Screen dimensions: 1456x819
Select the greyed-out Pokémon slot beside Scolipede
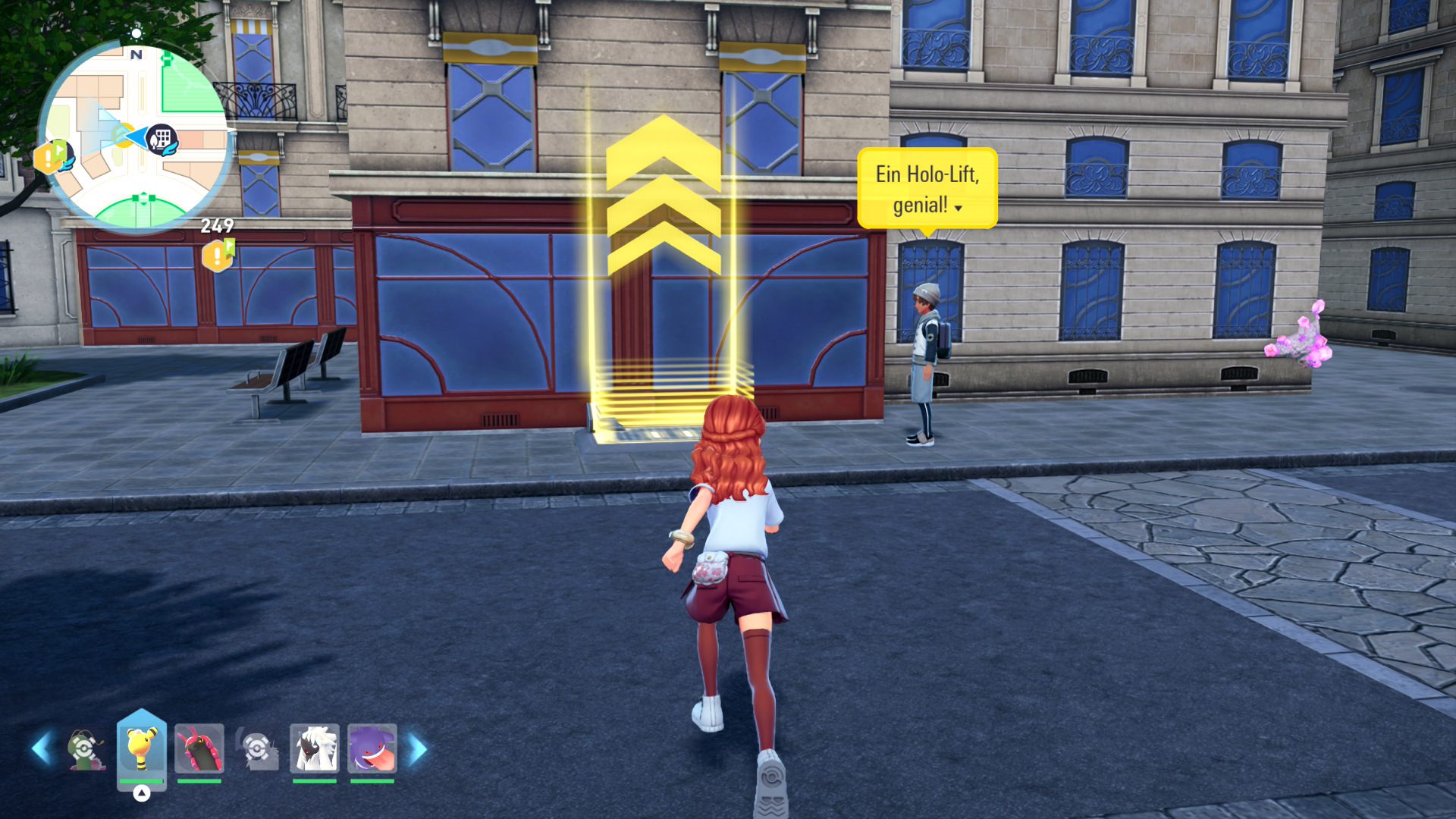pos(257,748)
